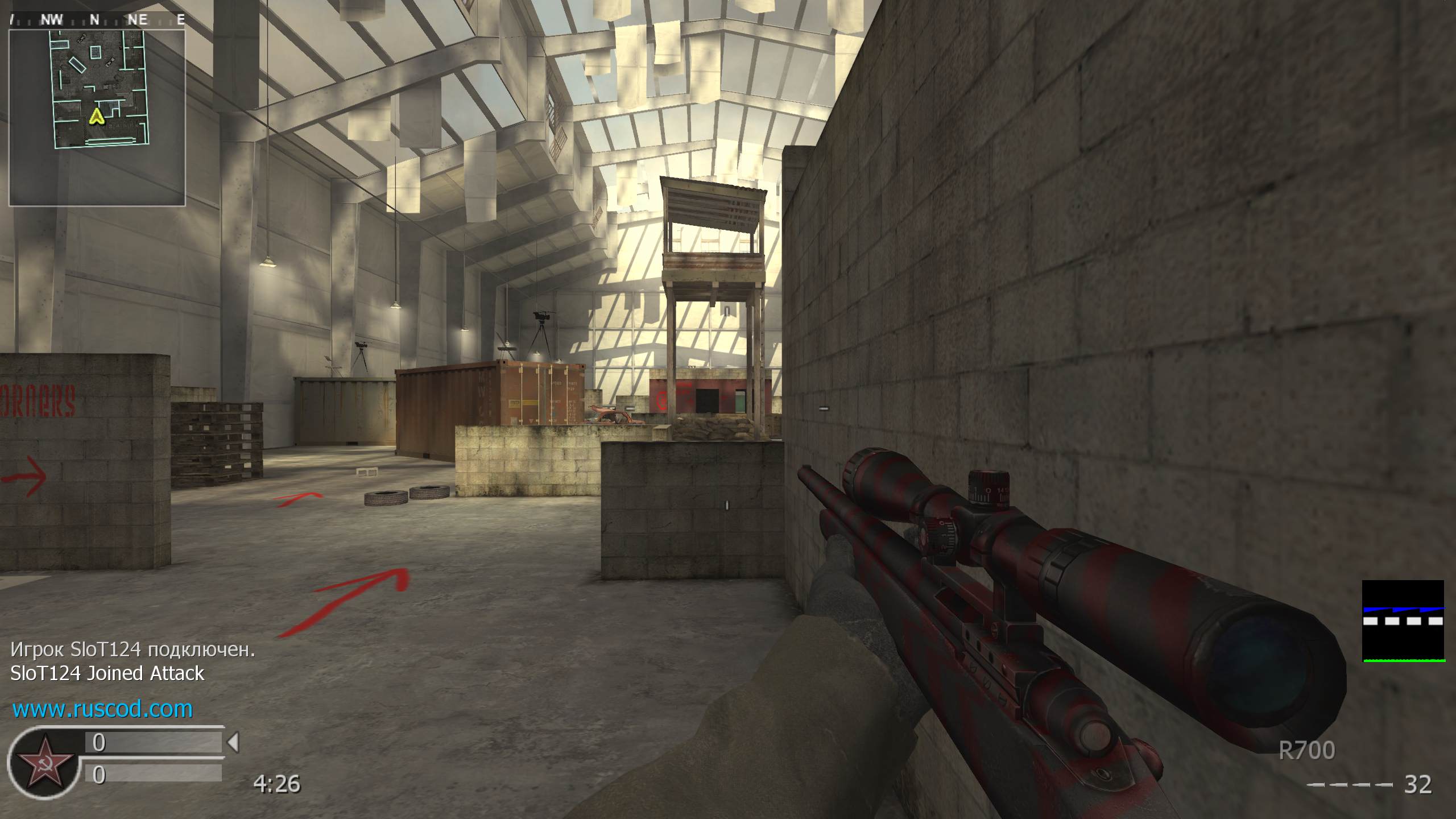Viewport: 1456px width, 819px height.
Task: Click the compass heading strip
Action: [97, 20]
